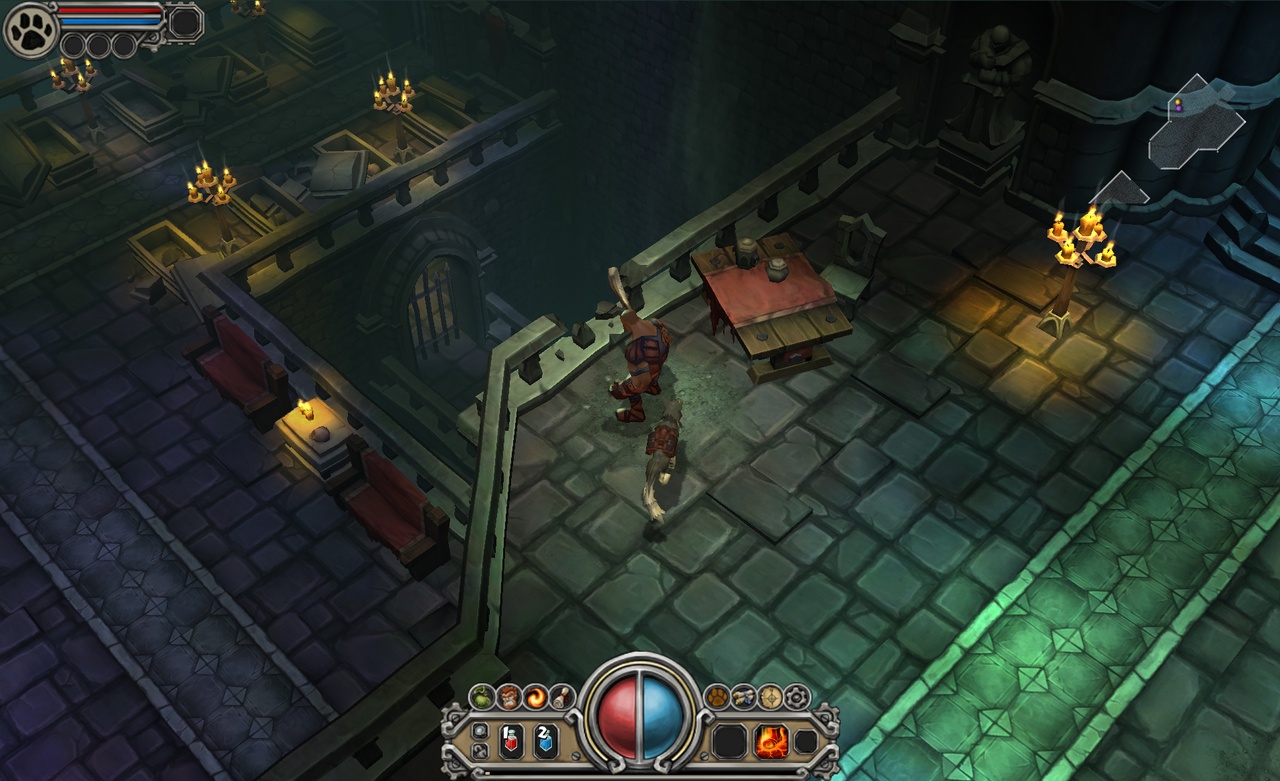
Task: Open the skills menu fire swirl icon
Action: click(535, 696)
